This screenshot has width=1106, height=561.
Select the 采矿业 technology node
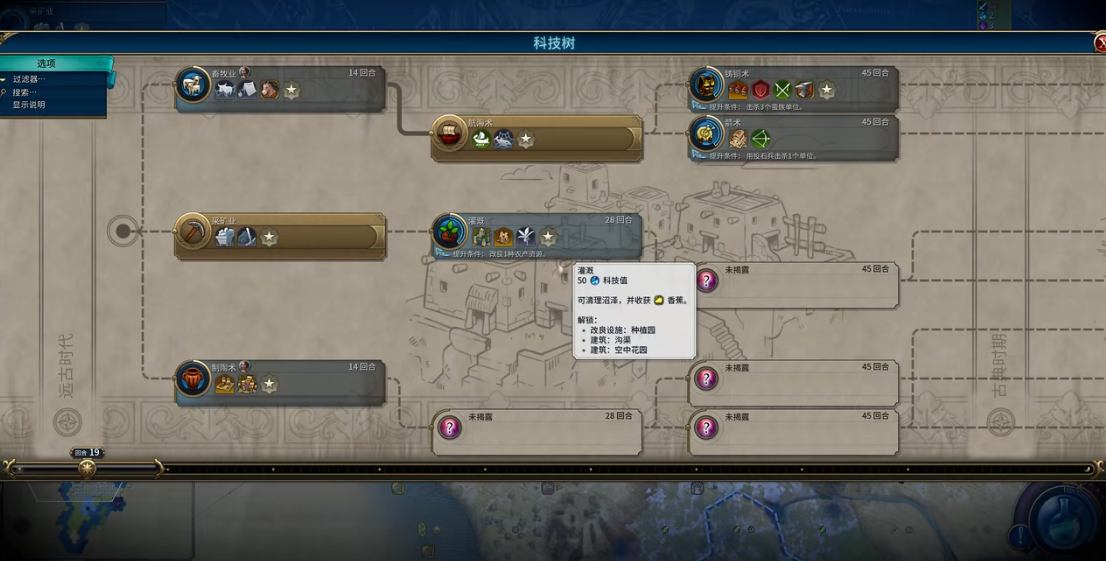click(280, 236)
